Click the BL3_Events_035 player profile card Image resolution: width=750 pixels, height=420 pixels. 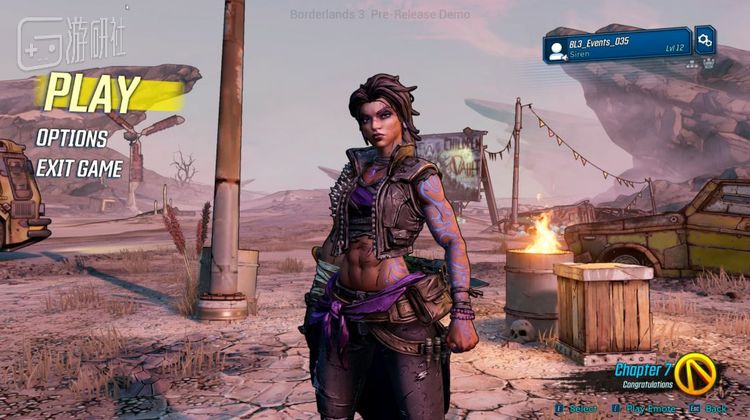[616, 46]
